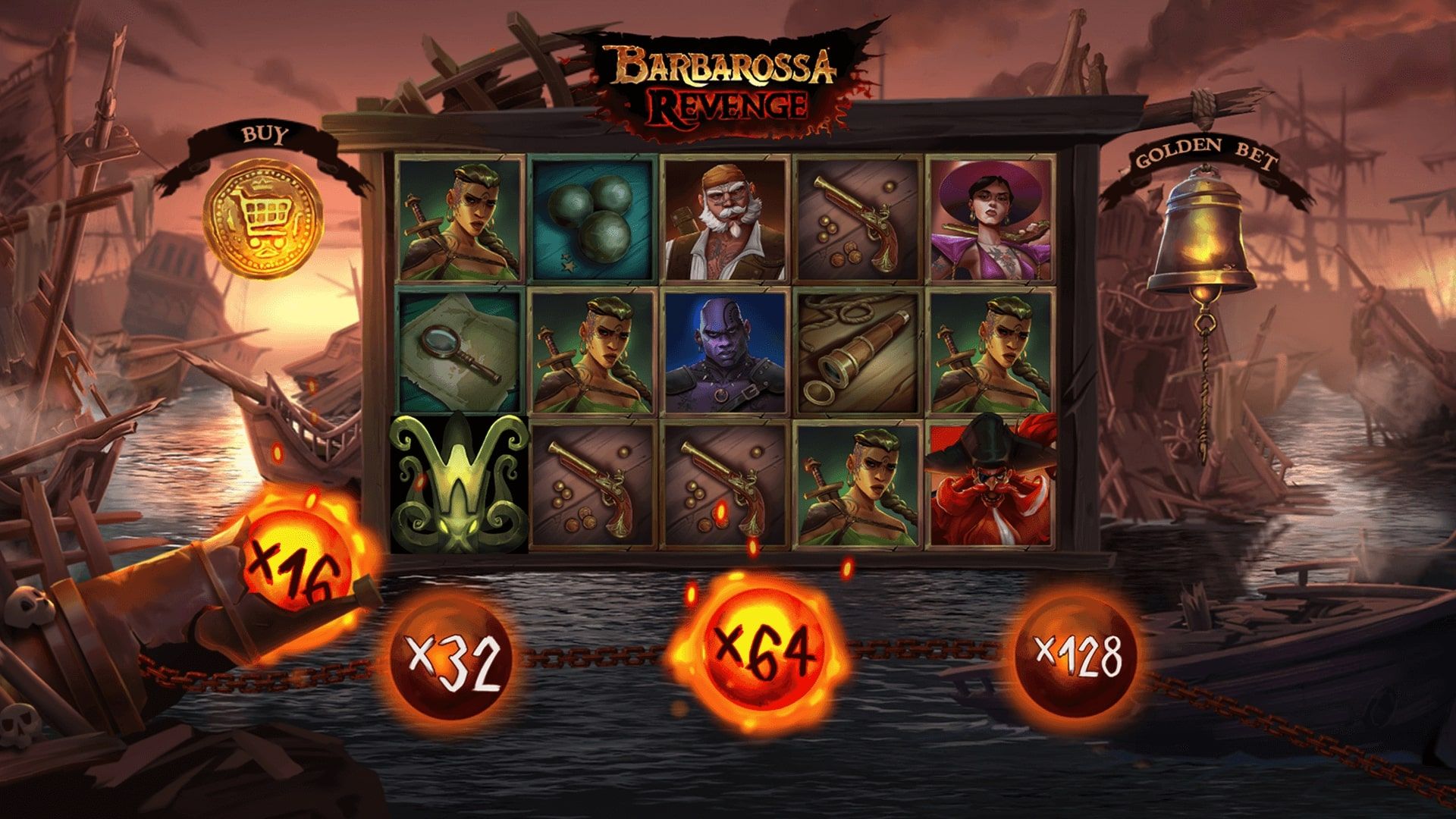Toggle the Golden Bet bell
1456x819 pixels.
click(1201, 241)
